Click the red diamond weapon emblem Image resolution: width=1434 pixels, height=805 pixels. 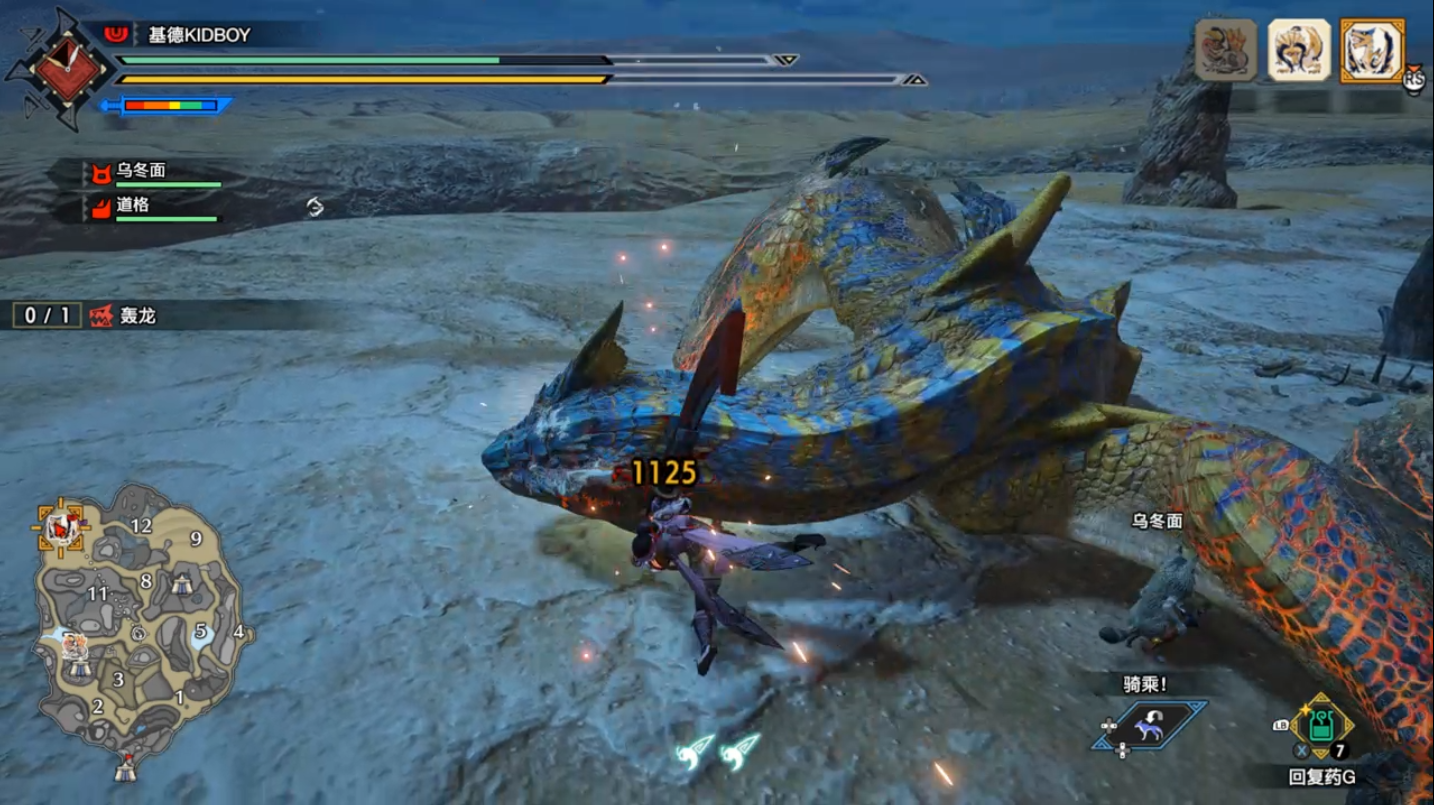pos(69,70)
